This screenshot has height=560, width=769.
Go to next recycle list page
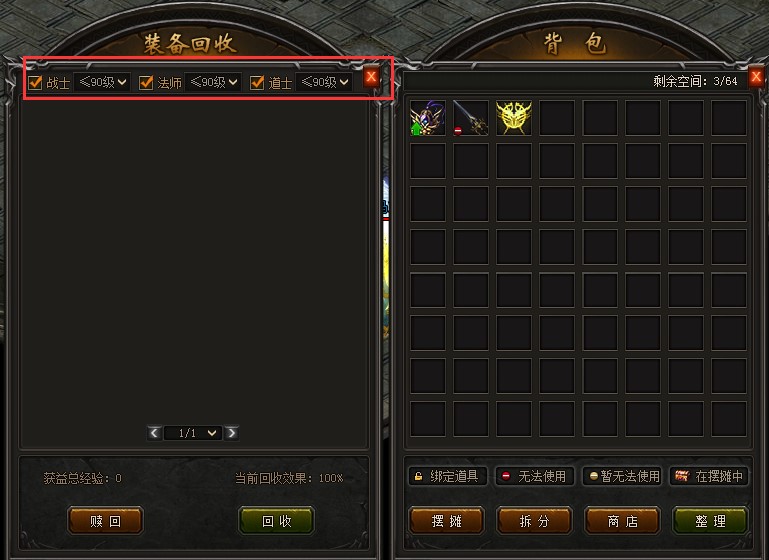click(x=232, y=433)
